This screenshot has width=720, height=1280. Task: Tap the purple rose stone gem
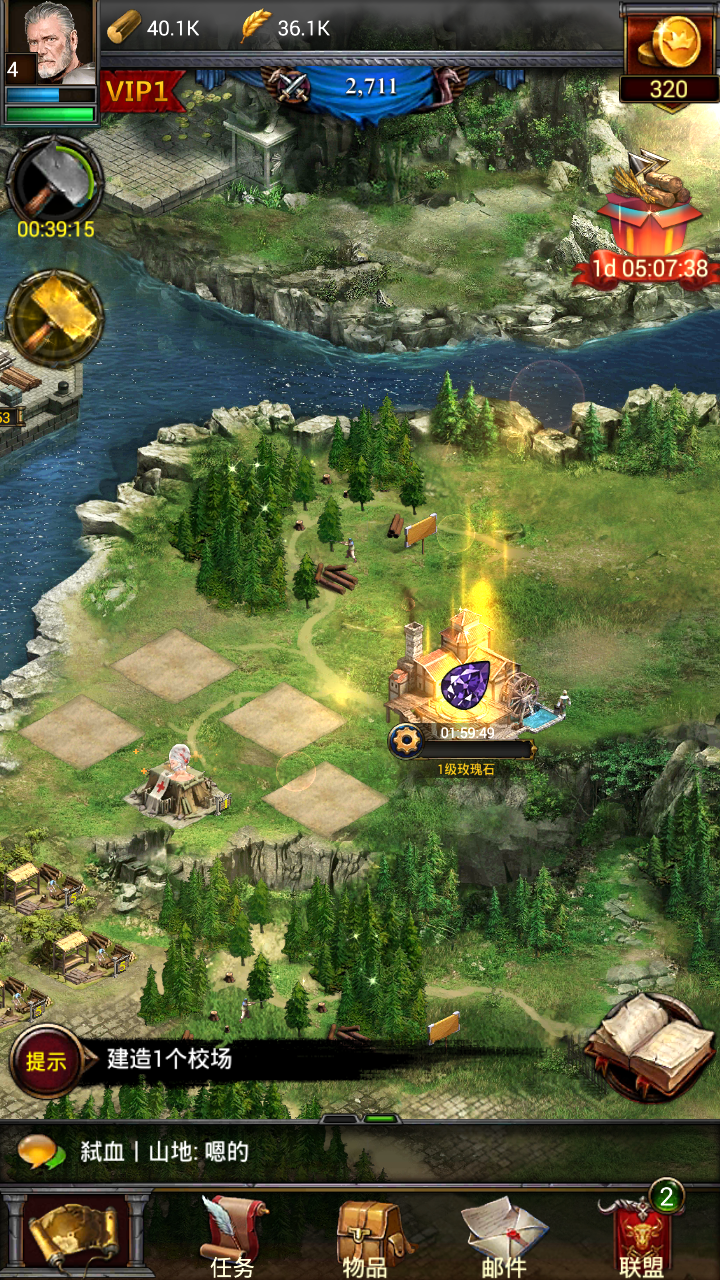click(465, 684)
